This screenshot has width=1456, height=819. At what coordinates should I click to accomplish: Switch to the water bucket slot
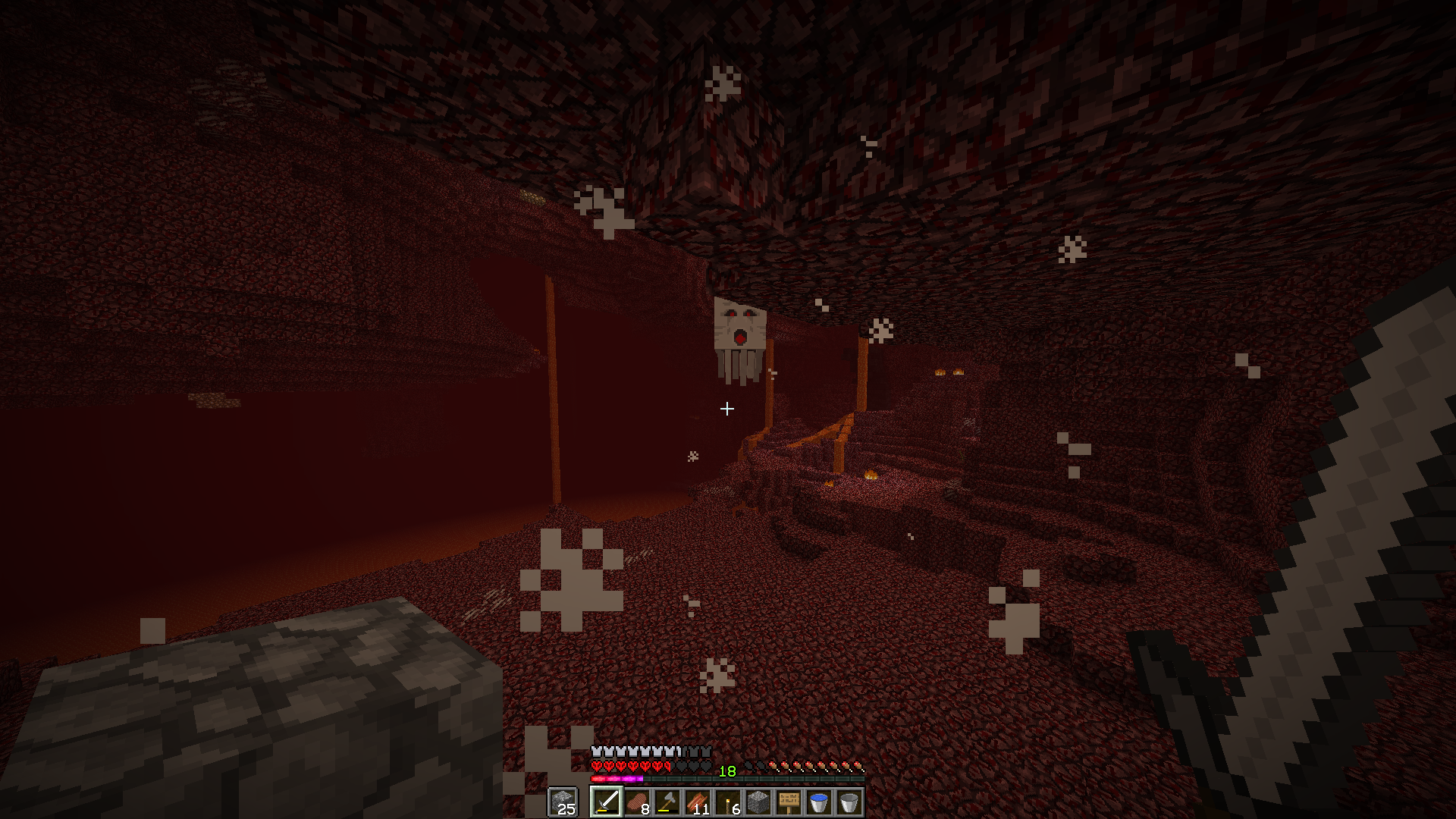click(819, 802)
